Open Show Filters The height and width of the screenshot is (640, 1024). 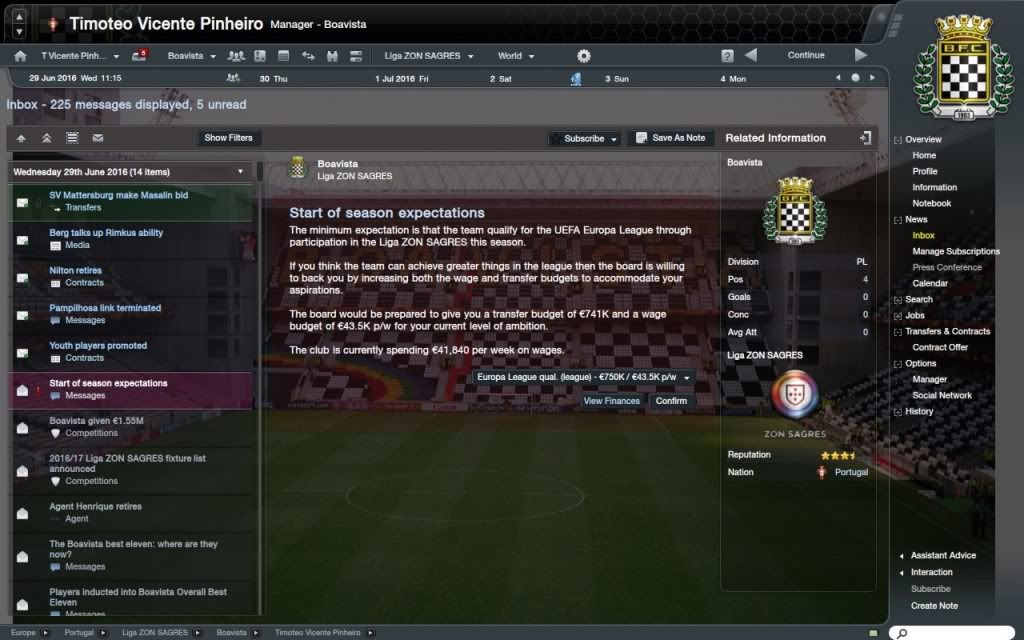(x=228, y=138)
